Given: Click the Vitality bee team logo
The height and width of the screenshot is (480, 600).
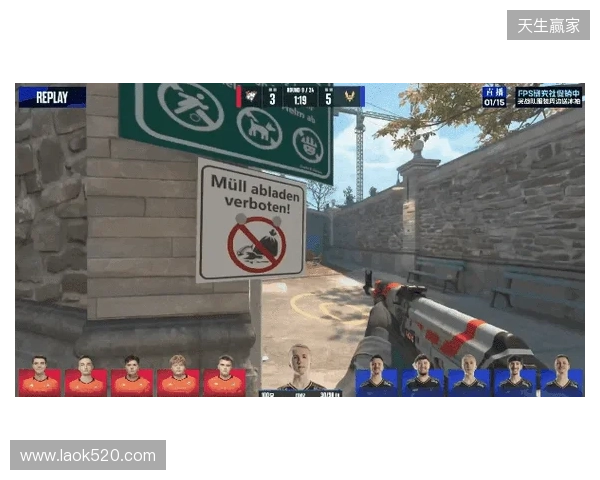Looking at the screenshot, I should click(350, 97).
